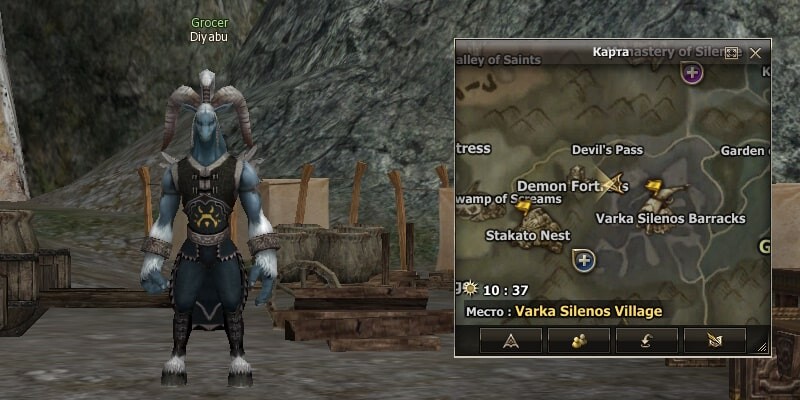Screen dimensions: 800x400
Task: Click the flag above Varka Silenos Barracks
Action: pos(653,186)
